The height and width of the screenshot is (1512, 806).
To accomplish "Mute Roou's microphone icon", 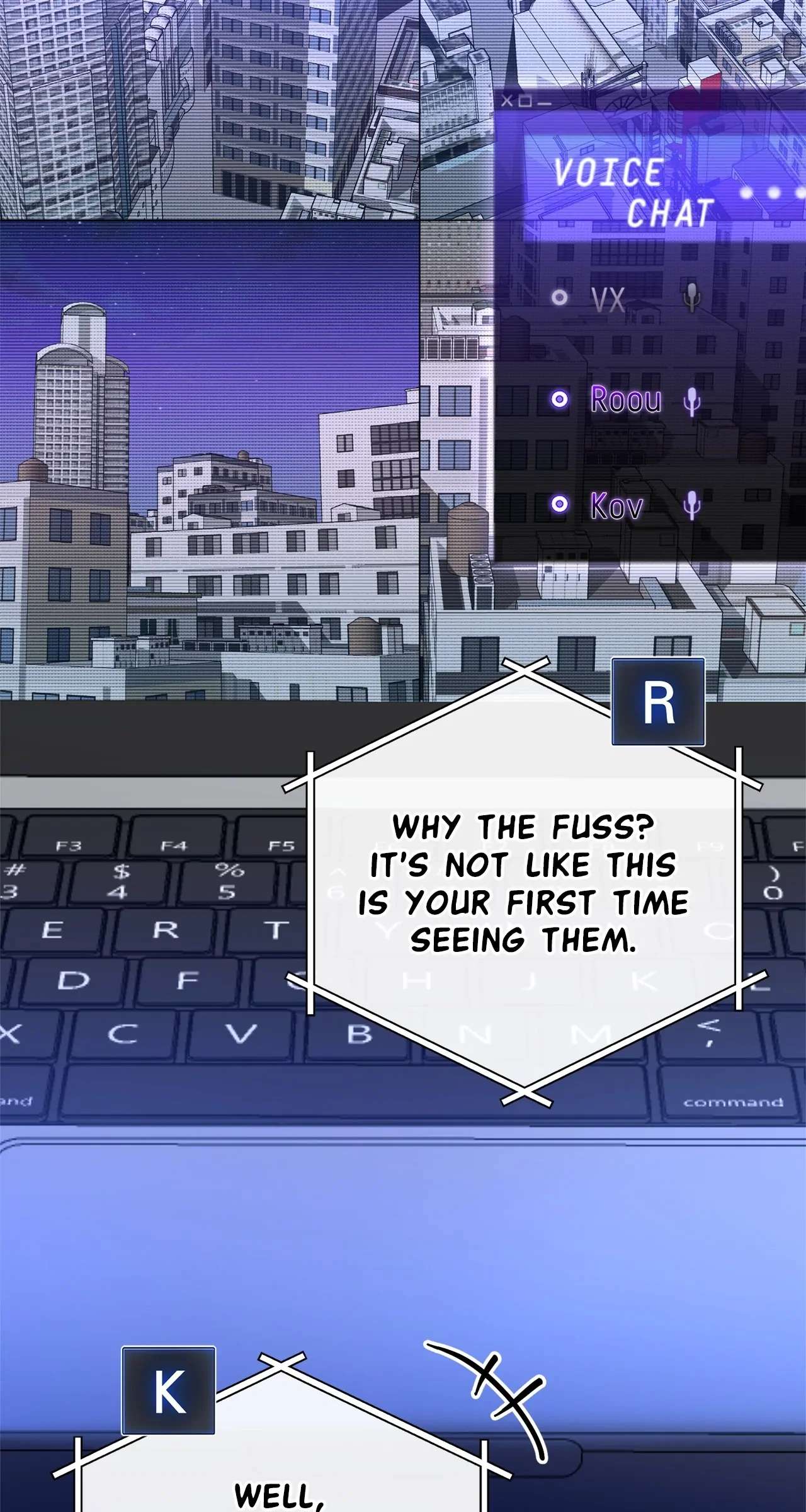I will (x=691, y=401).
